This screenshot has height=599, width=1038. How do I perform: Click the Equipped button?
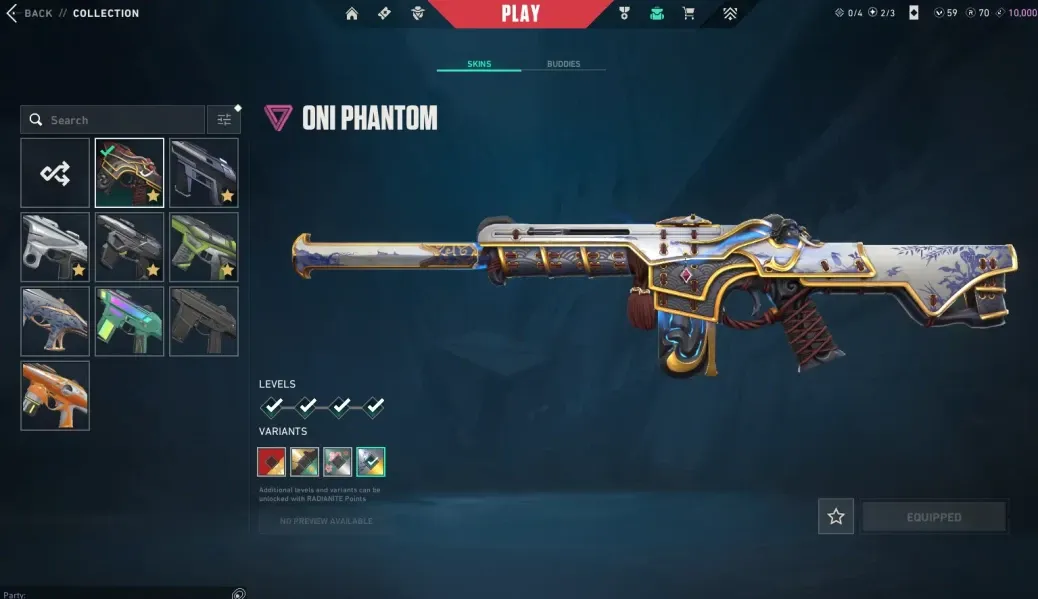[934, 517]
